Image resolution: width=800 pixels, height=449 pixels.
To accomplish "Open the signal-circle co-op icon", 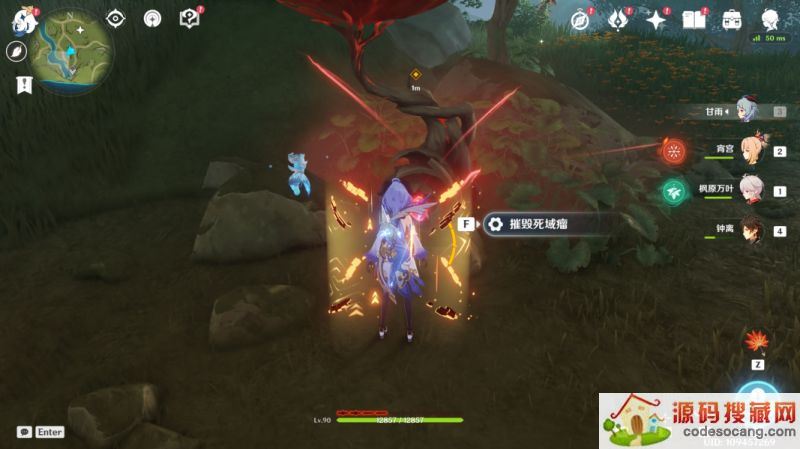I will coord(152,18).
